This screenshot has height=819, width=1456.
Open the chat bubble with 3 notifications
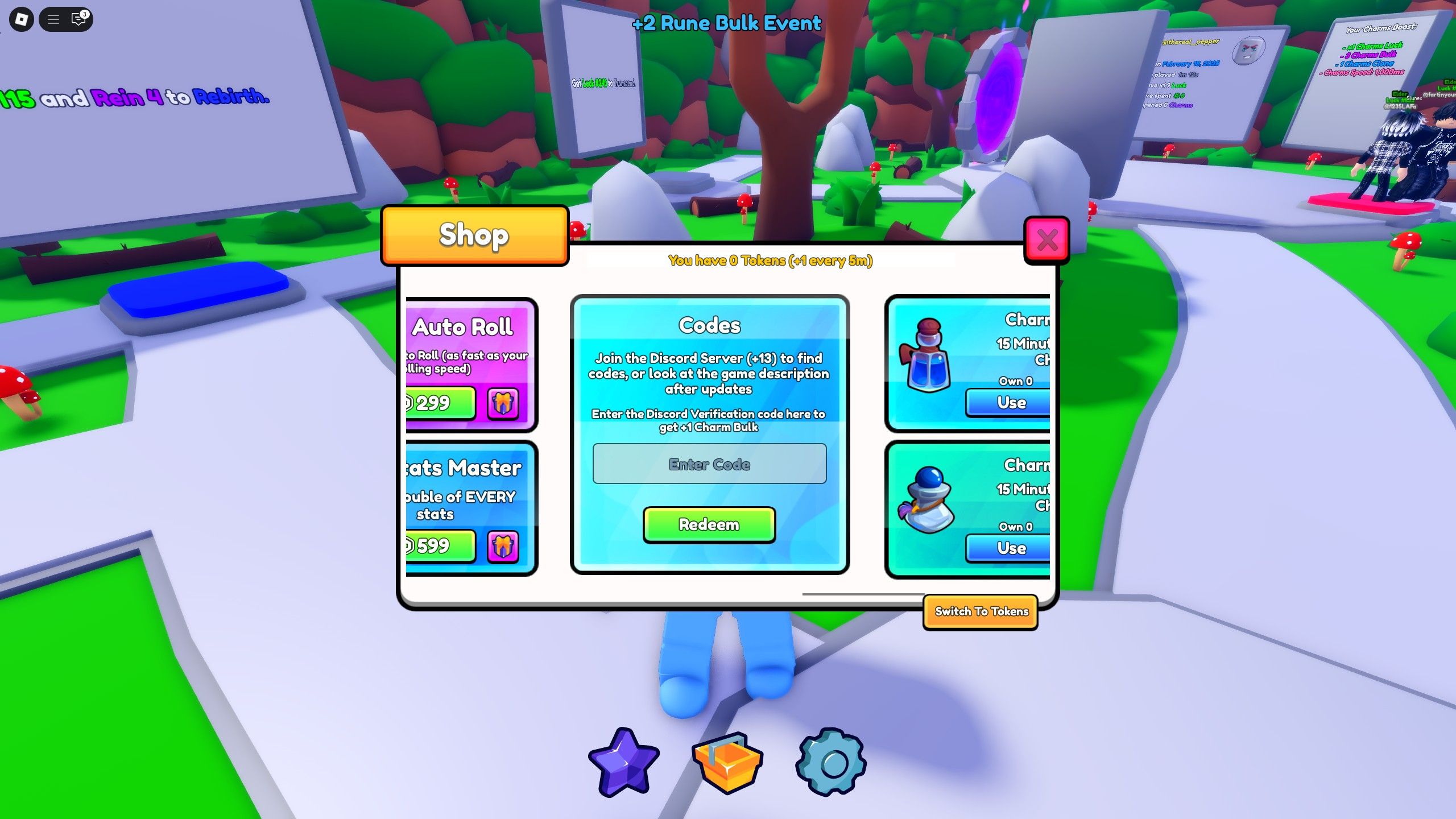tap(77, 19)
